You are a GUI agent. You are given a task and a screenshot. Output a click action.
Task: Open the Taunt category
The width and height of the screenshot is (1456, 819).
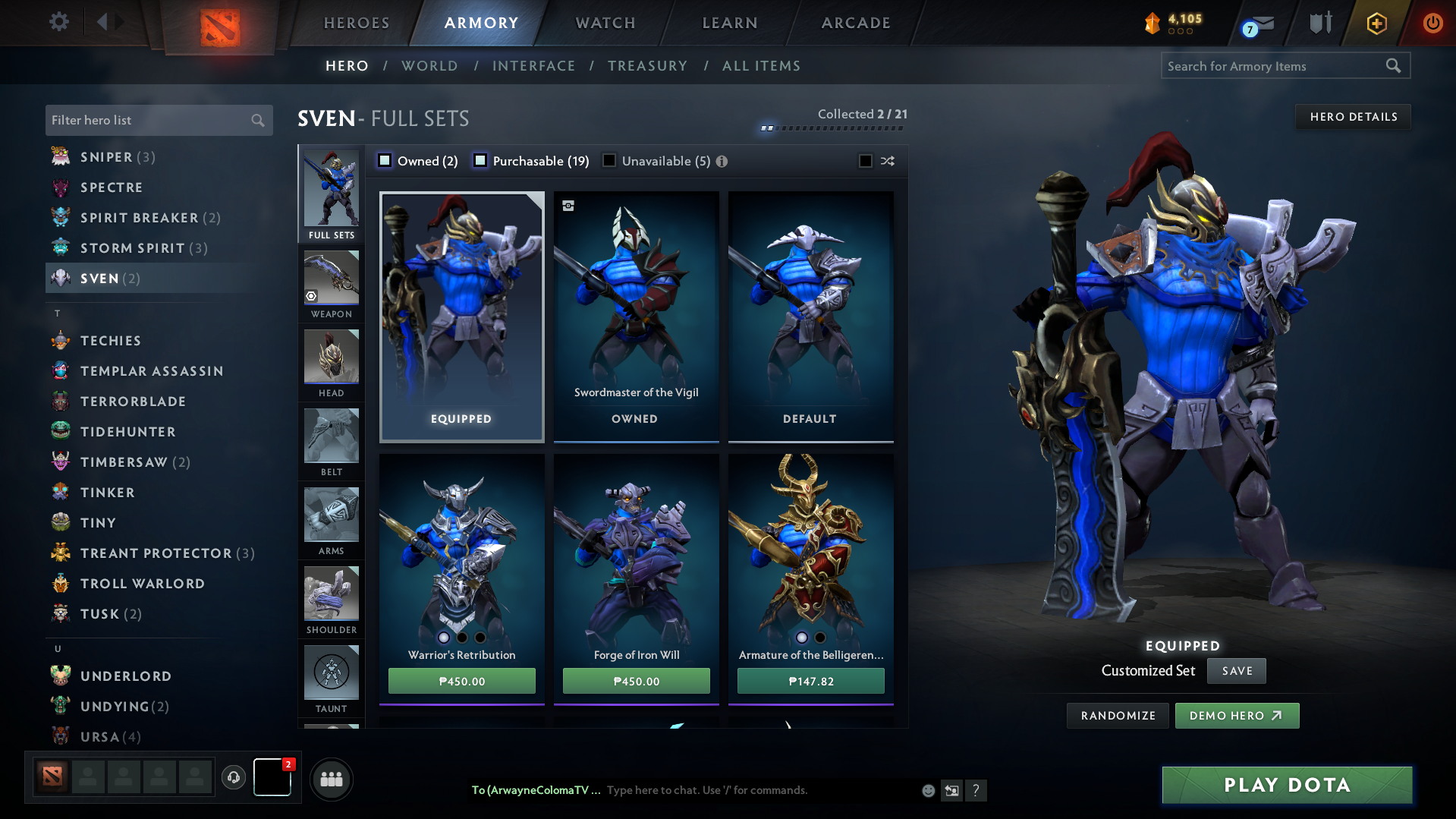[x=332, y=673]
